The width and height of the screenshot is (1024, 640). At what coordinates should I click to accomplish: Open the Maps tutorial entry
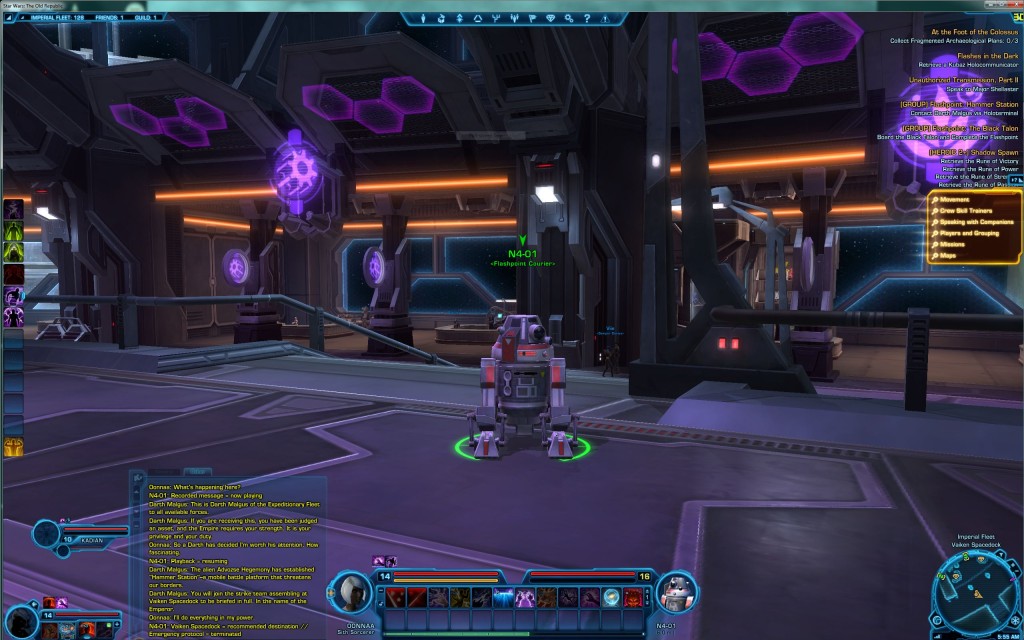(x=948, y=255)
